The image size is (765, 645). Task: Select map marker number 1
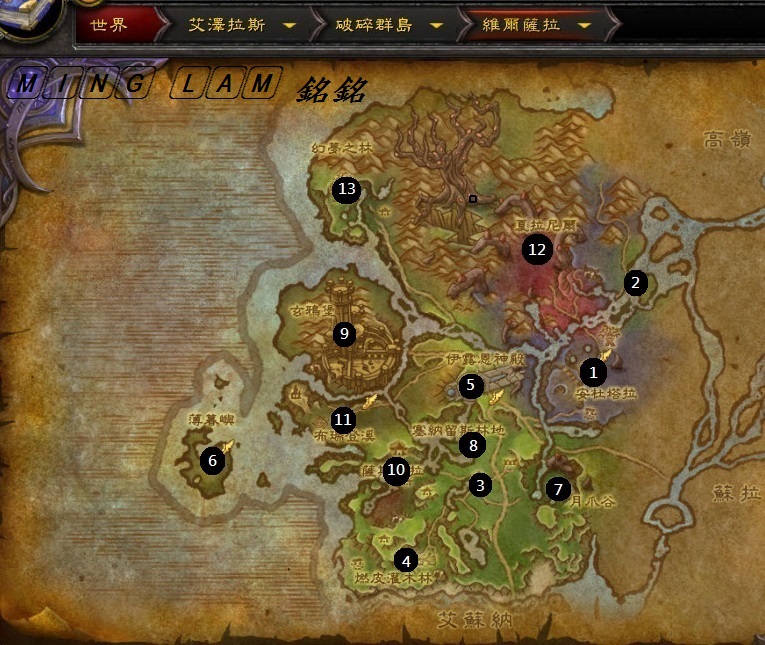(x=593, y=373)
